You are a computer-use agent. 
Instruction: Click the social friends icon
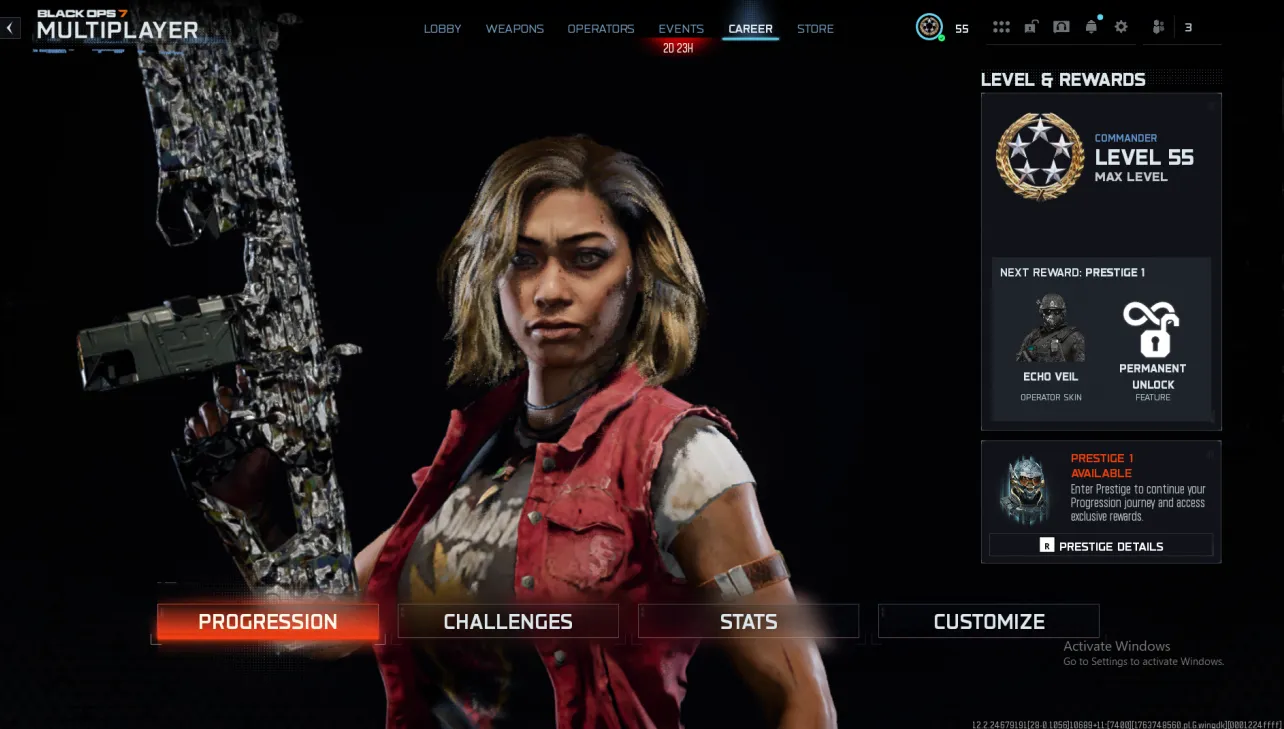1156,27
